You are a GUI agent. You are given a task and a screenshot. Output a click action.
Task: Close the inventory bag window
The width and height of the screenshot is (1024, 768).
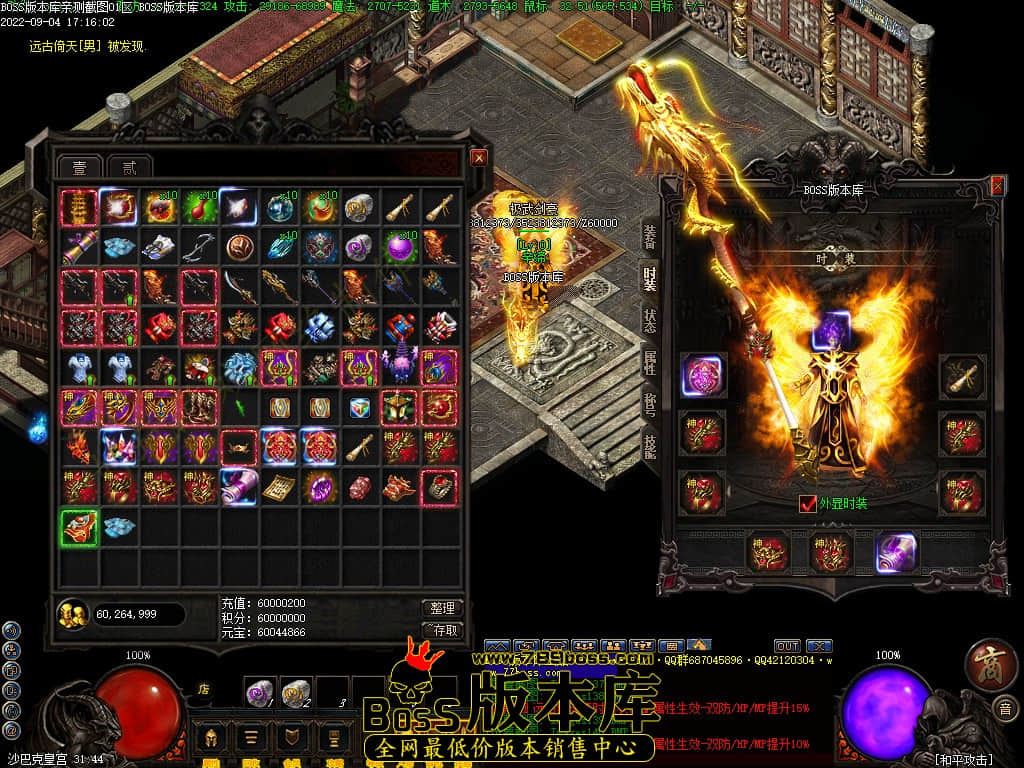tap(479, 157)
